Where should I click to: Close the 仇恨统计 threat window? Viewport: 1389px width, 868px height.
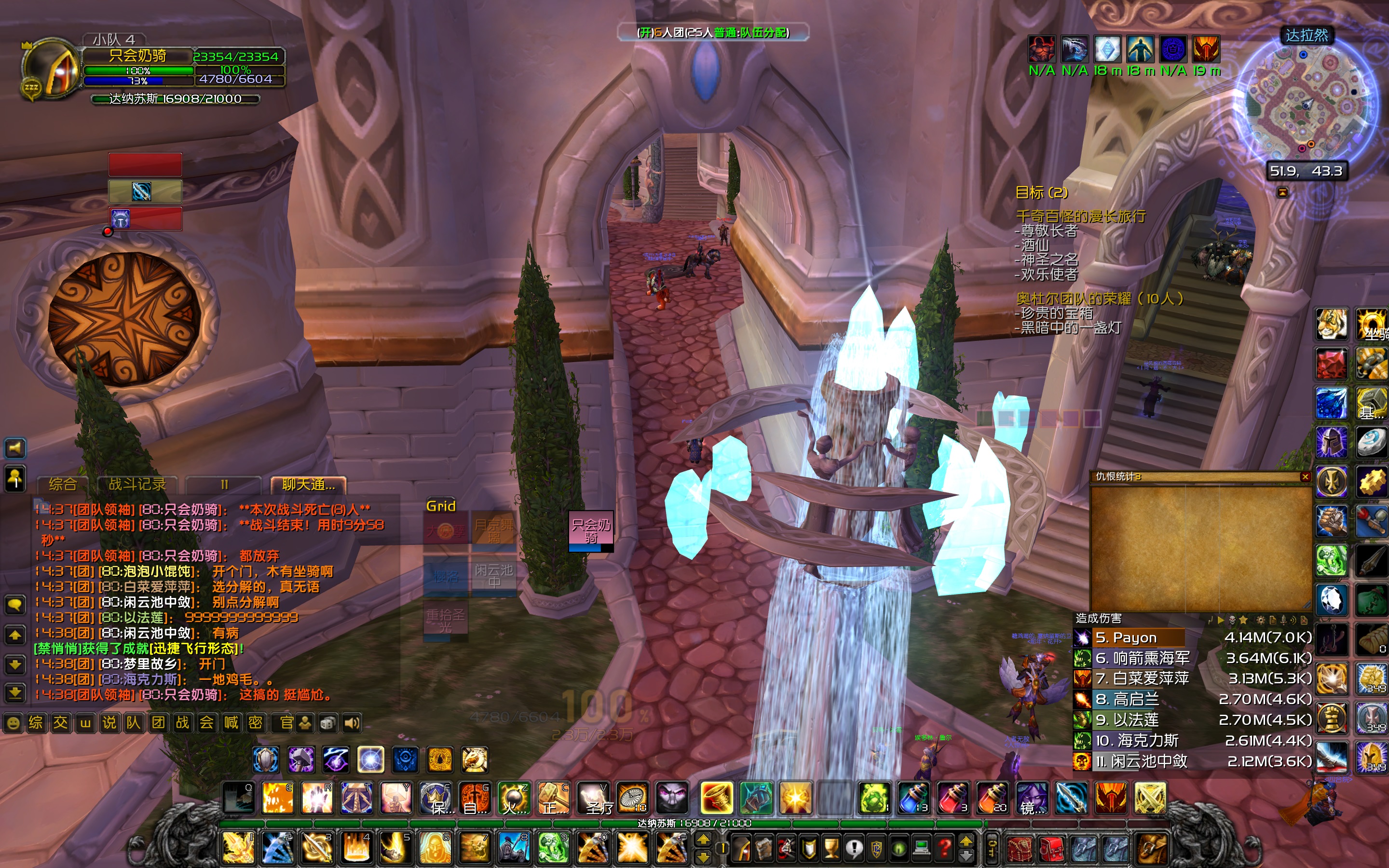coord(1305,476)
